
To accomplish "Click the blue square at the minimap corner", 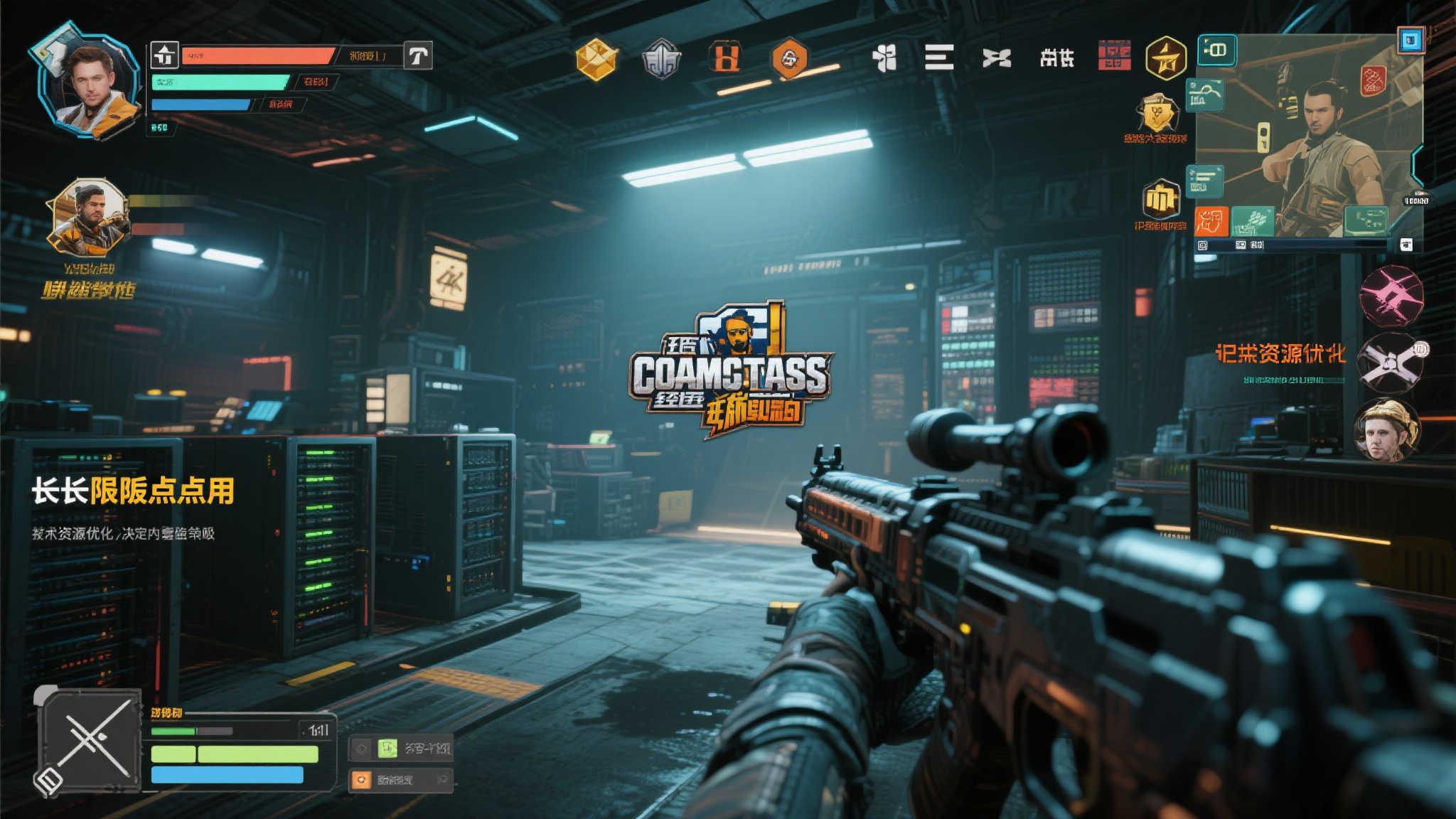I will [x=1410, y=40].
